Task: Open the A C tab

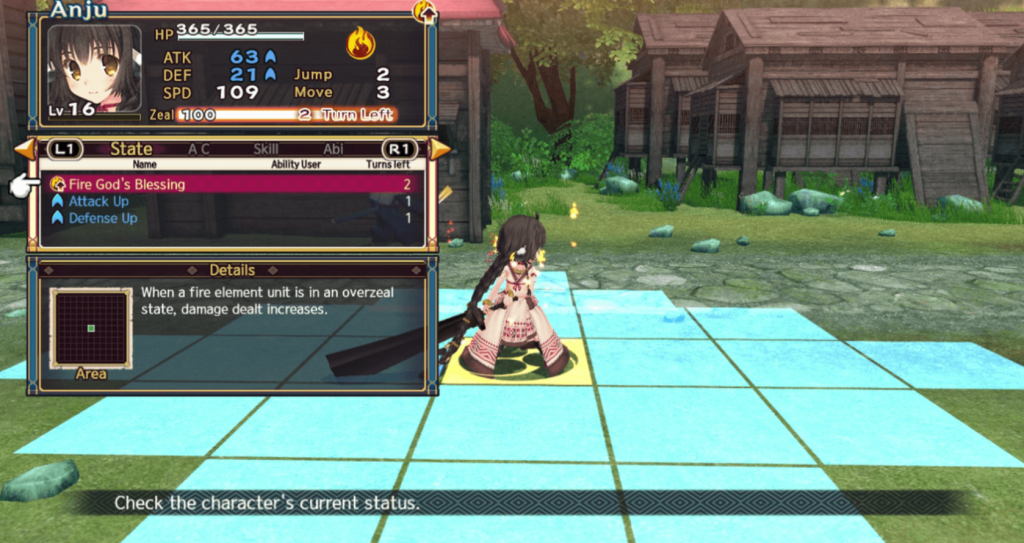Action: pyautogui.click(x=200, y=149)
